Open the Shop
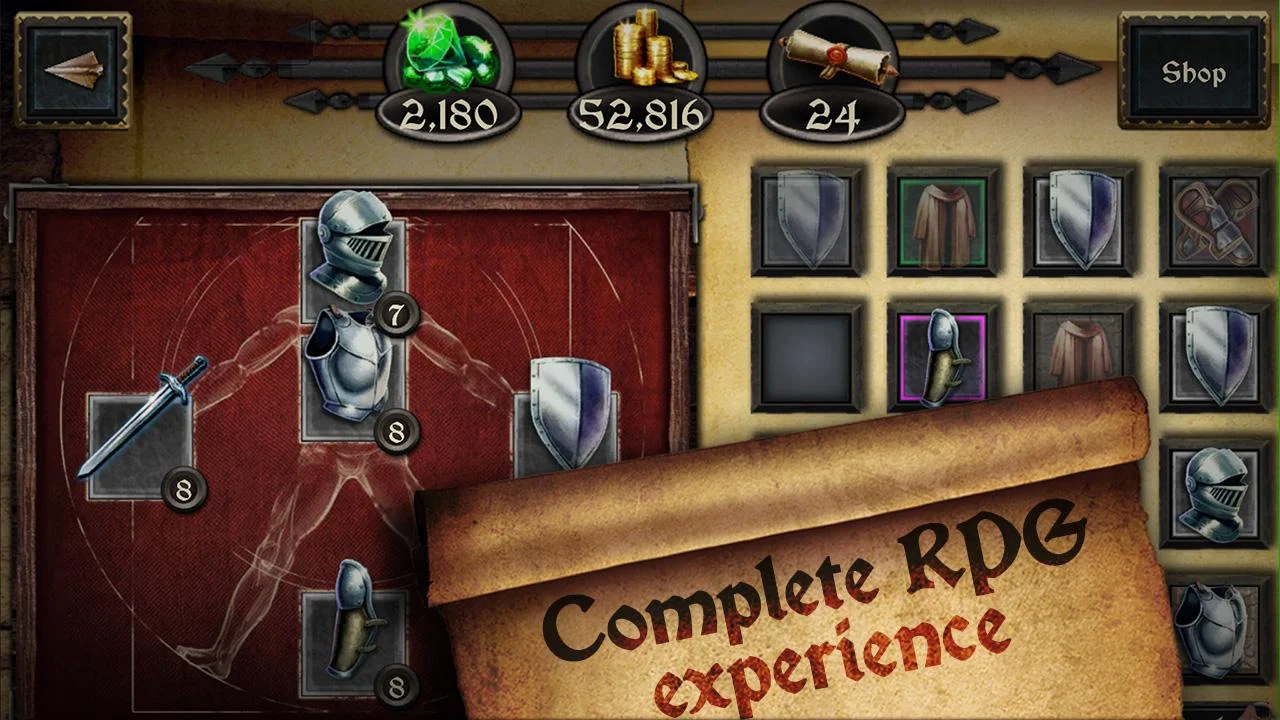The width and height of the screenshot is (1280, 720). coord(1196,72)
